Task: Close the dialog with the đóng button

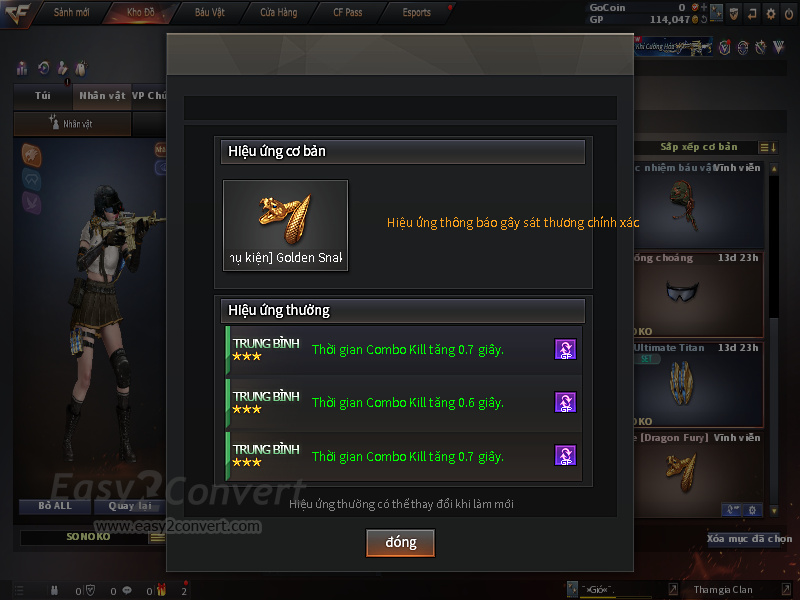Action: 400,542
